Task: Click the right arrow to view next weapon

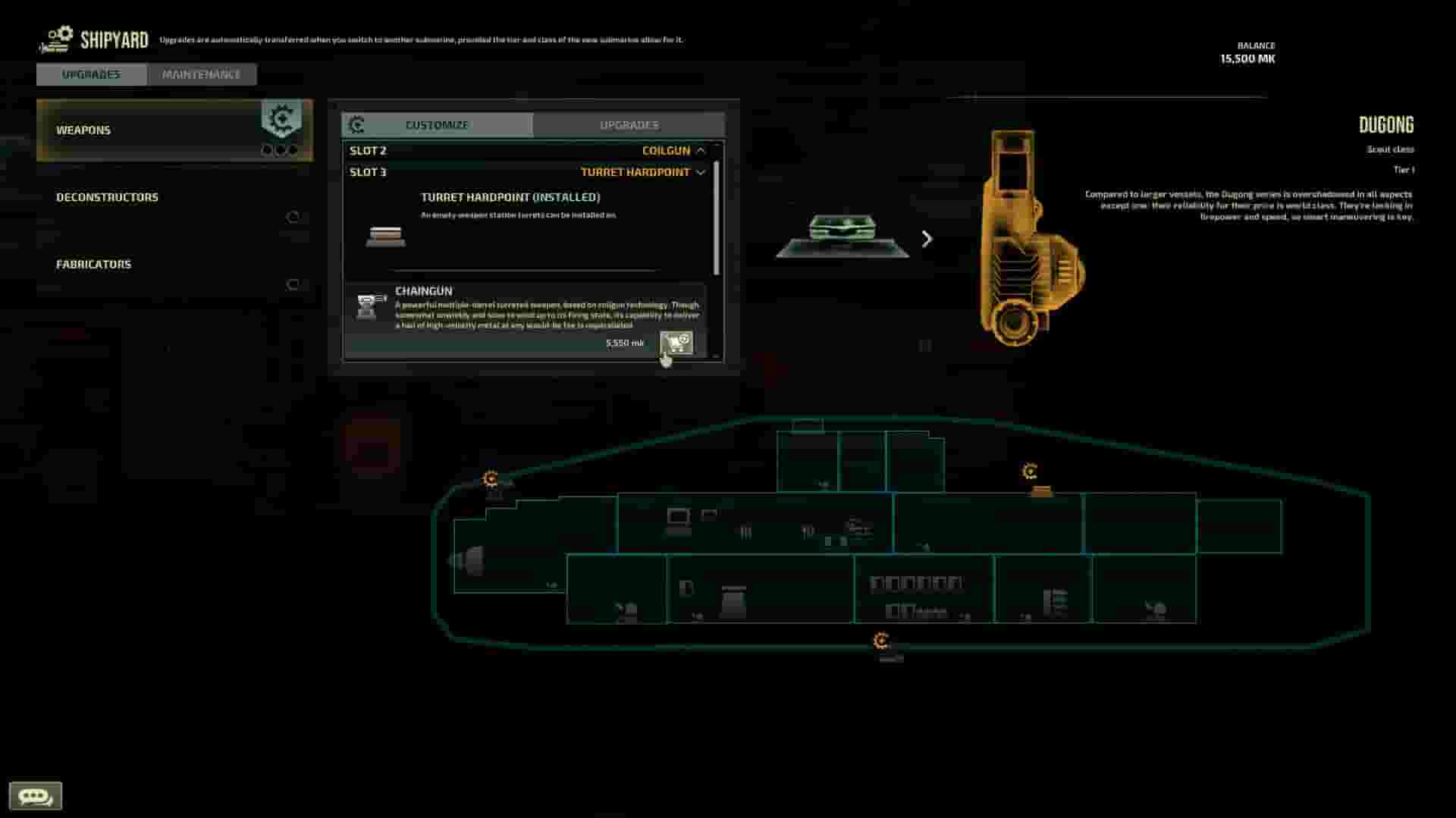Action: [927, 239]
